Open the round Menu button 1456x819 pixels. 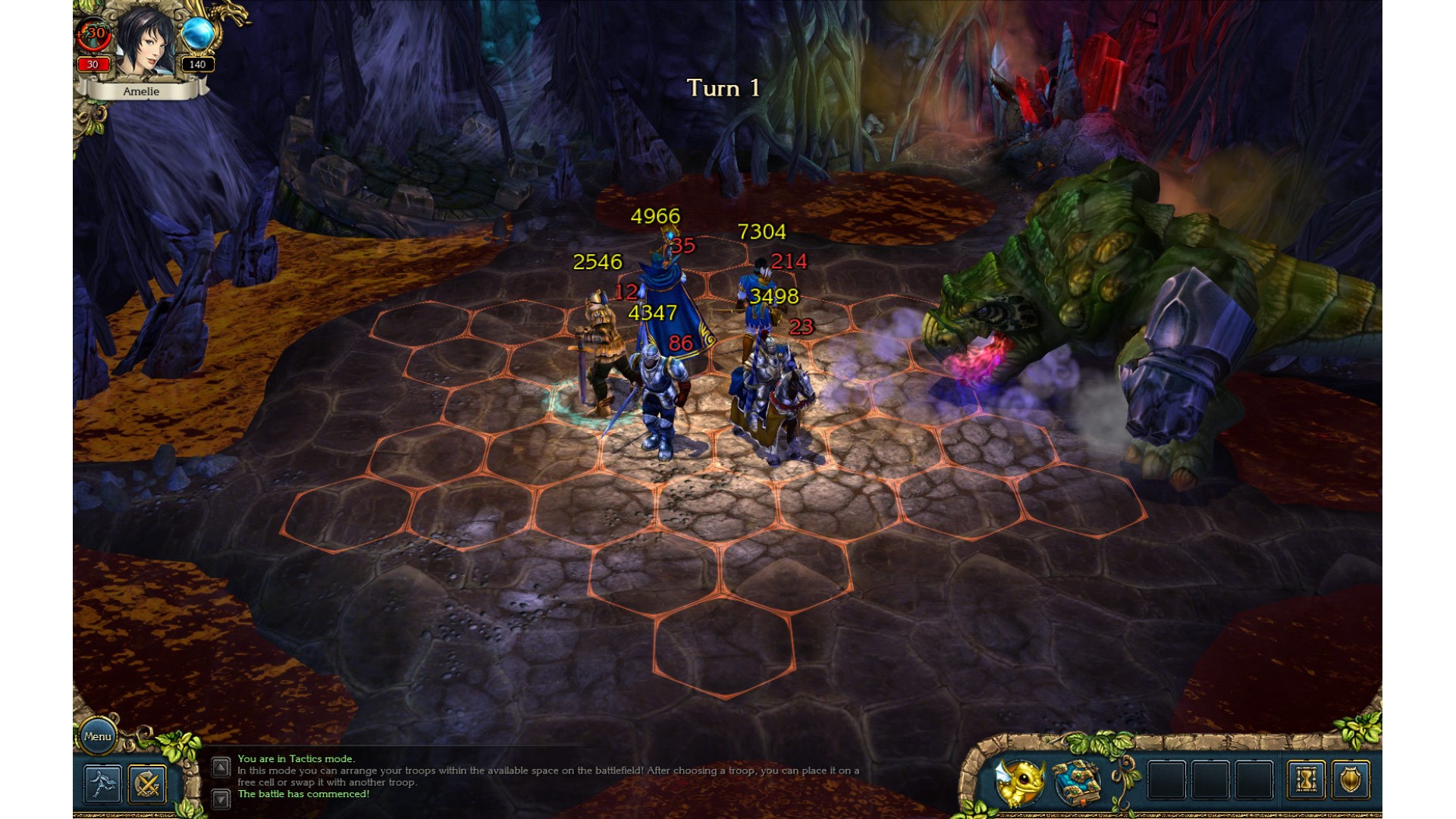point(98,736)
